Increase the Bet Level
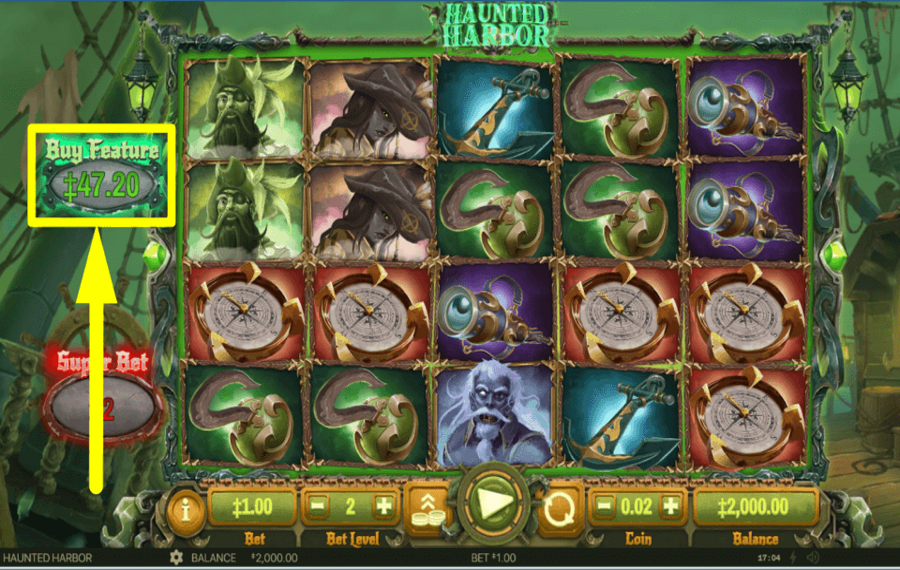The height and width of the screenshot is (570, 900). coord(383,507)
